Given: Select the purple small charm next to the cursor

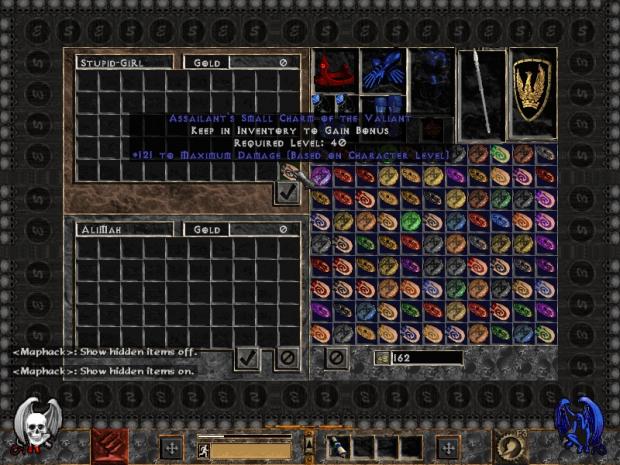Looking at the screenshot, I should (x=322, y=177).
